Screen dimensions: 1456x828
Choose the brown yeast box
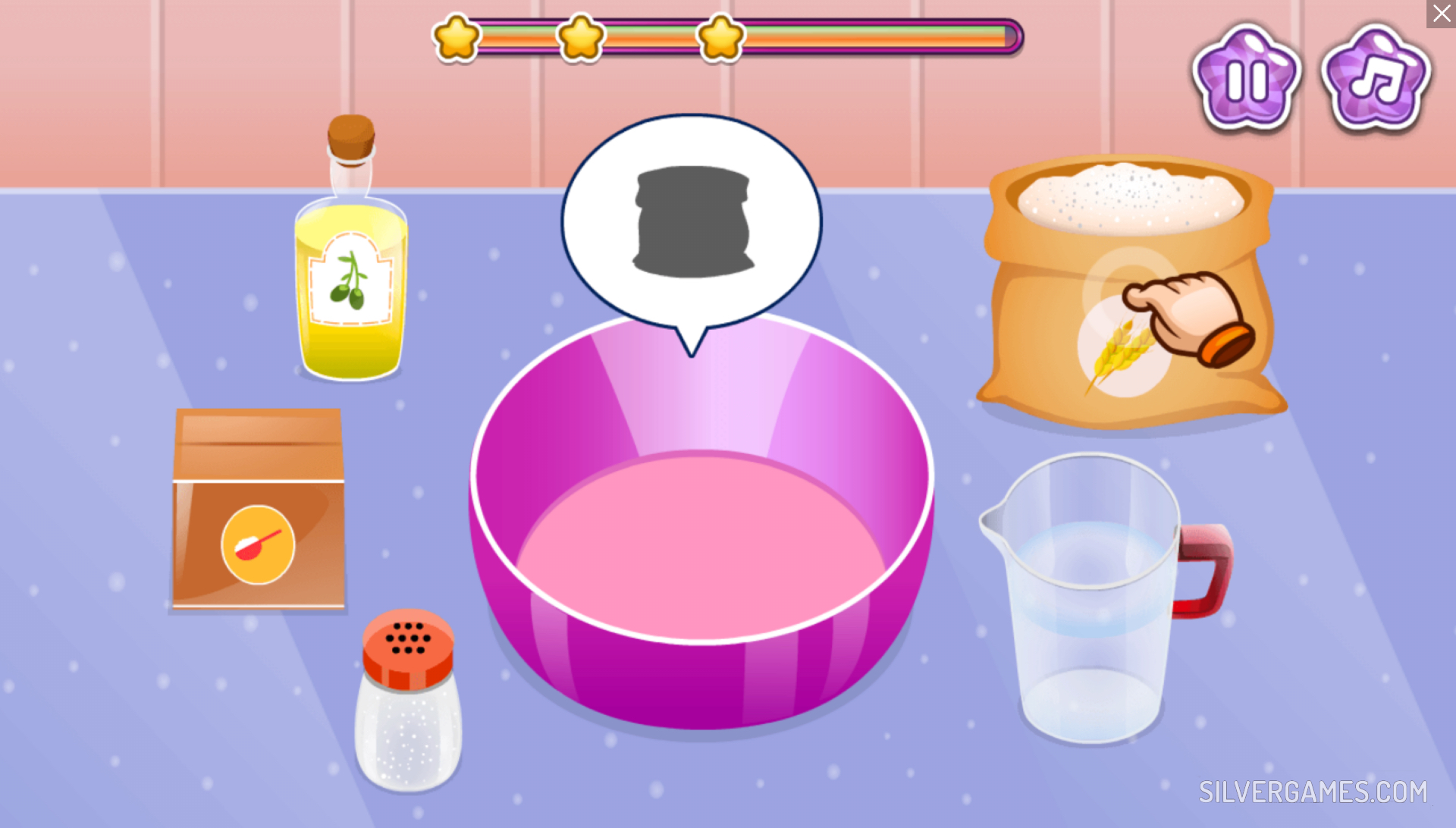pyautogui.click(x=259, y=509)
